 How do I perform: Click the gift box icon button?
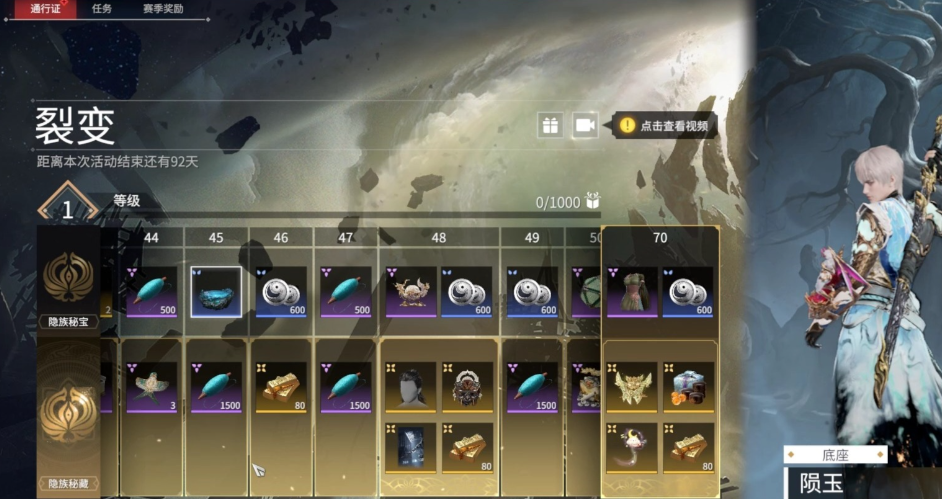[550, 125]
